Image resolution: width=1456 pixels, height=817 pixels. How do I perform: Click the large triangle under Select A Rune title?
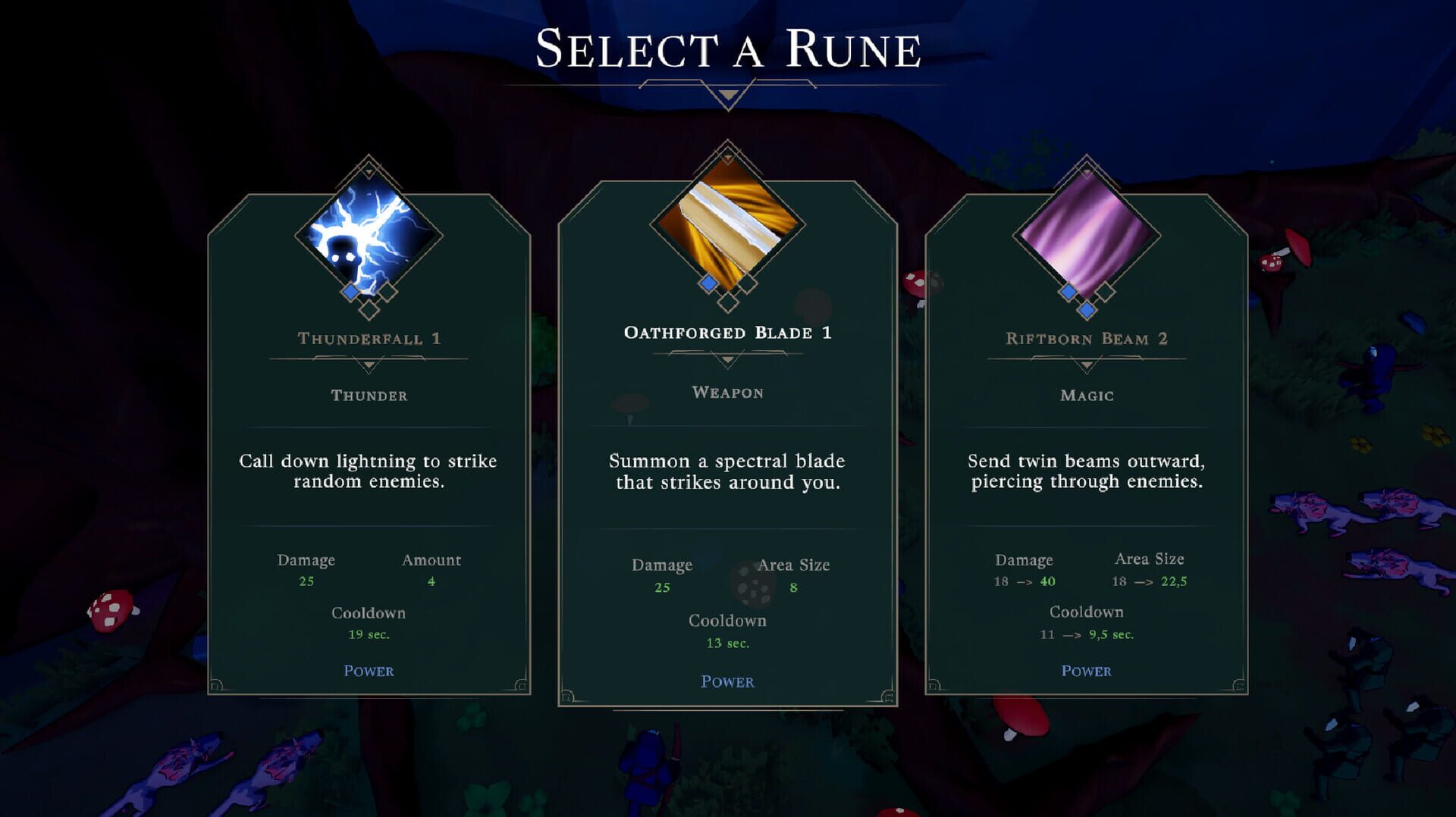pos(727,92)
